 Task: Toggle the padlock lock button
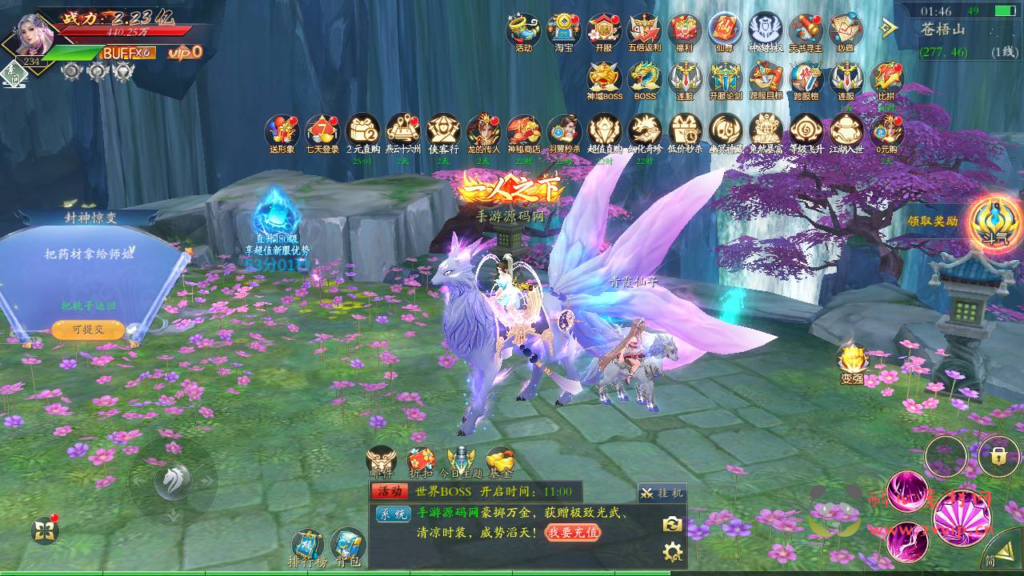point(998,457)
